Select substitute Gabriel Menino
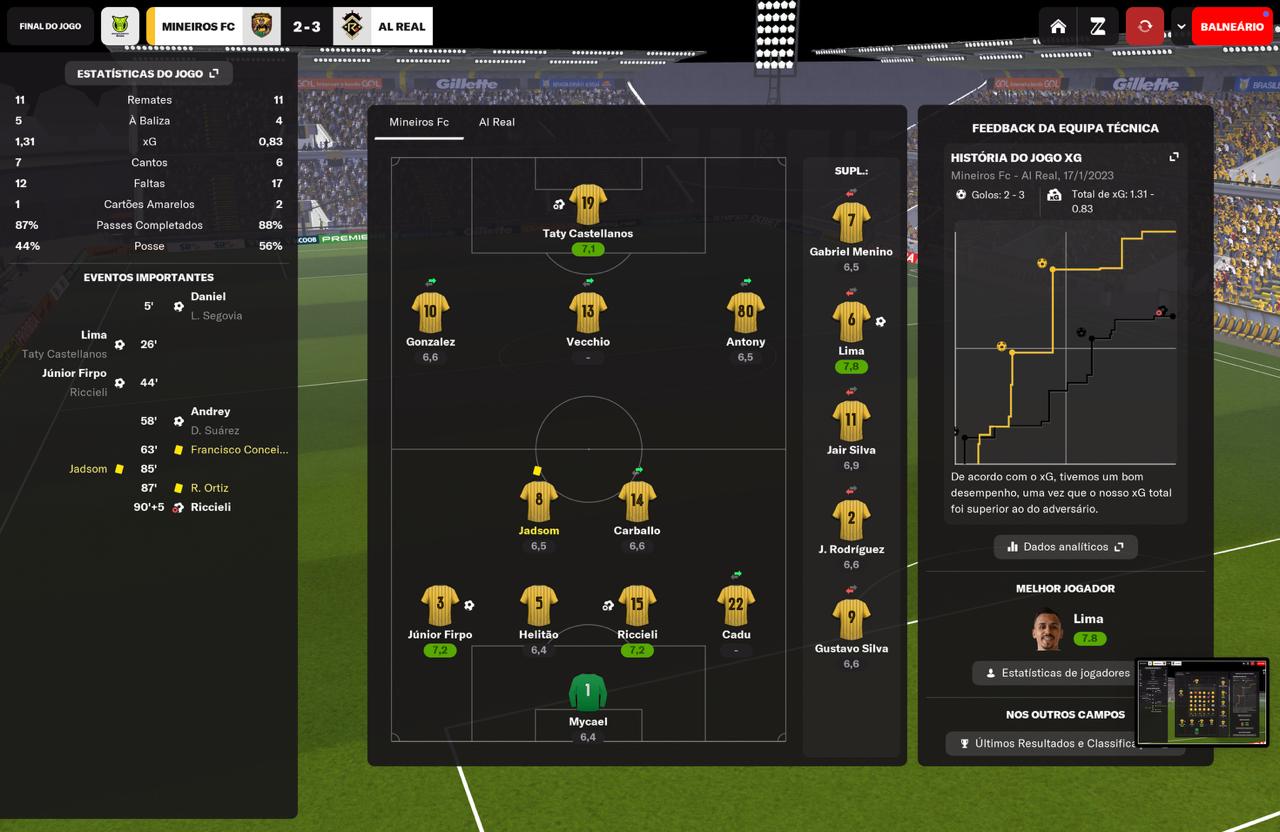Image resolution: width=1280 pixels, height=832 pixels. (x=851, y=223)
